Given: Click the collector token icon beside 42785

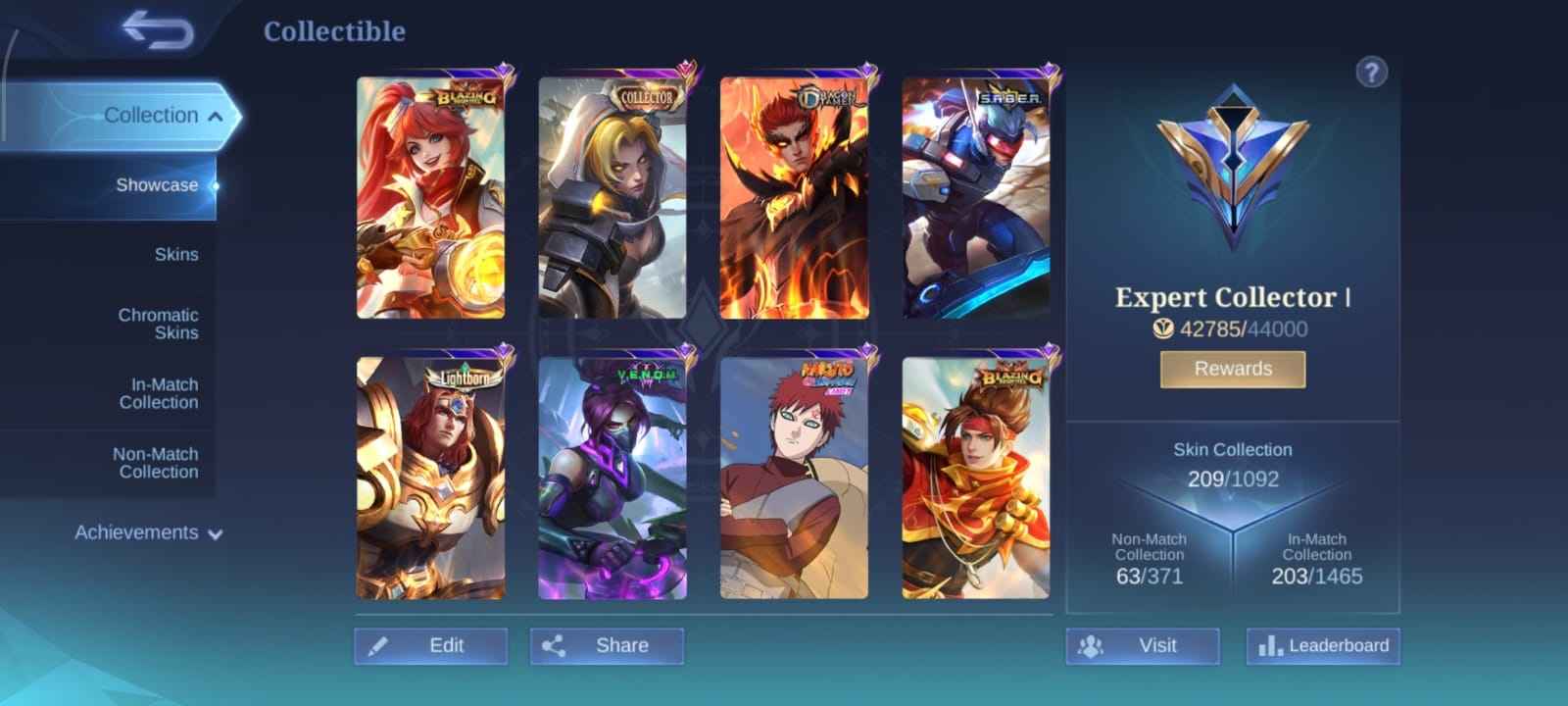Looking at the screenshot, I should coord(1162,329).
